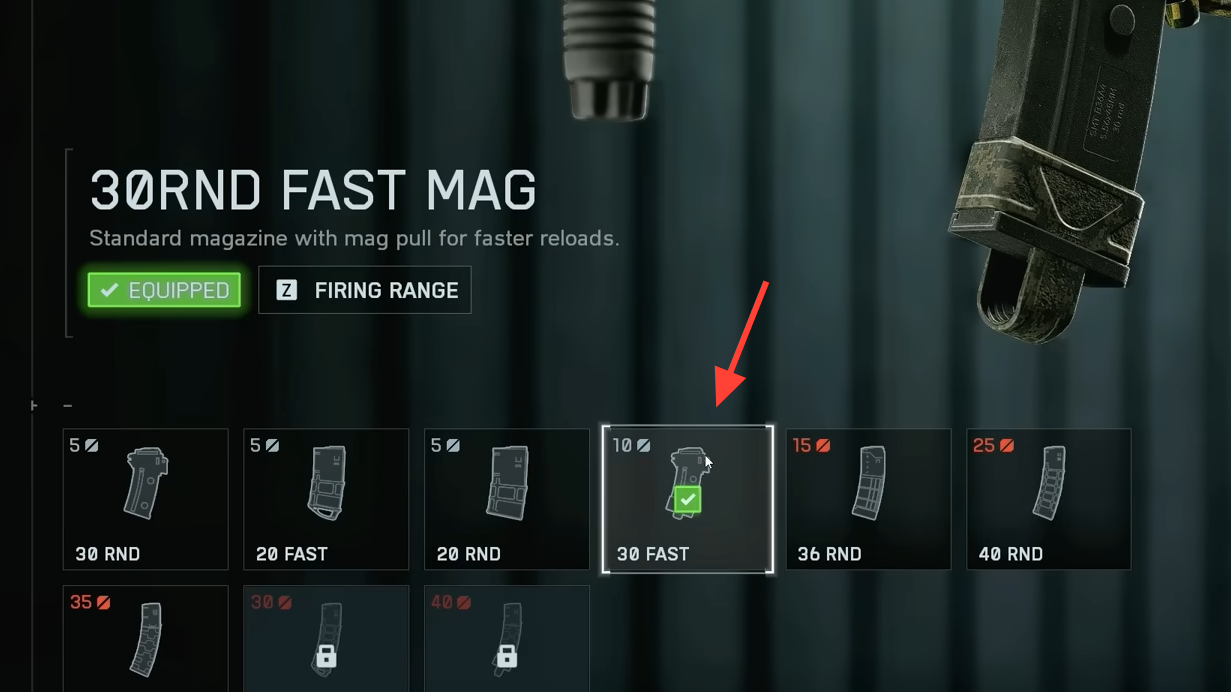Choose the 40 RND magazine tile
Viewport: 1231px width, 692px height.
(1049, 499)
